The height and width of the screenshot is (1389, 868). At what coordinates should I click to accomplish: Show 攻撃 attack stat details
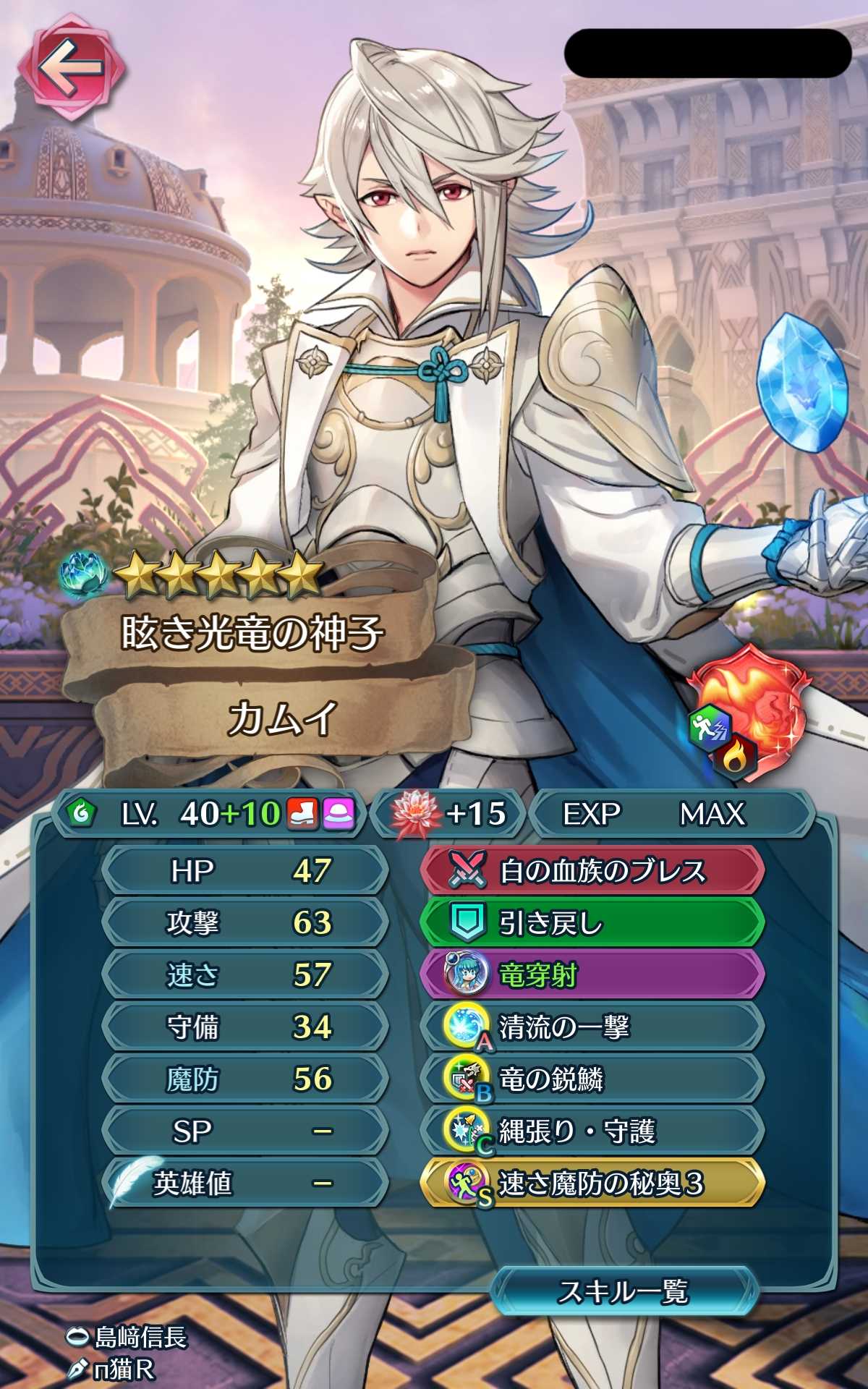[244, 923]
